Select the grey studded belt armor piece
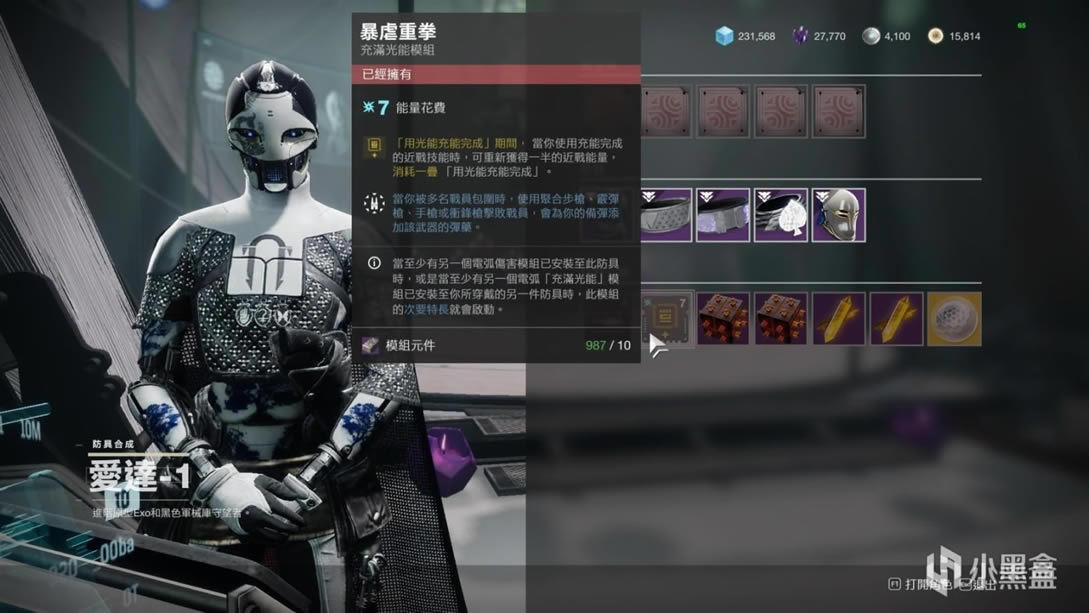Screen dimensions: 1089x613 pos(666,215)
